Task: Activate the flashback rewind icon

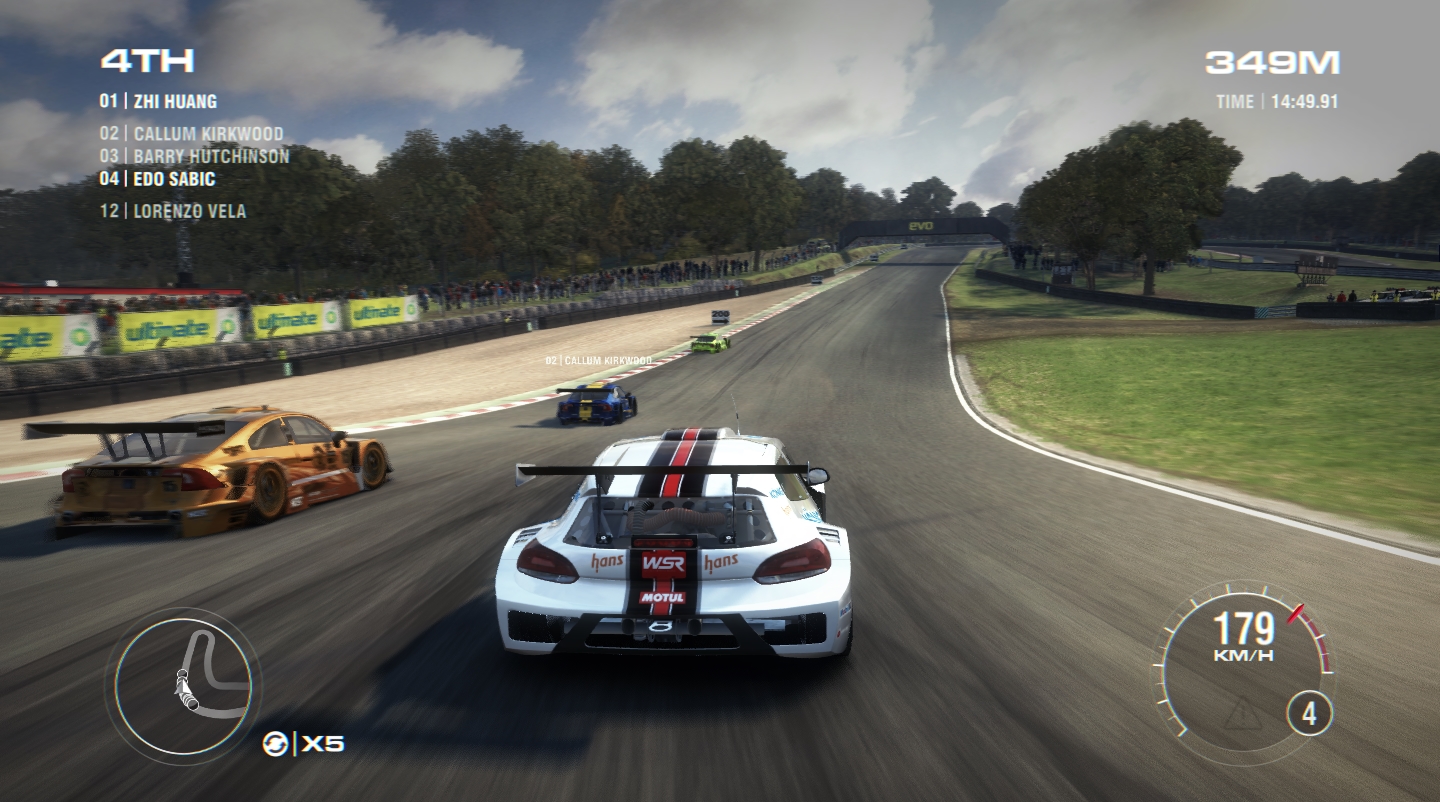Action: click(x=275, y=743)
